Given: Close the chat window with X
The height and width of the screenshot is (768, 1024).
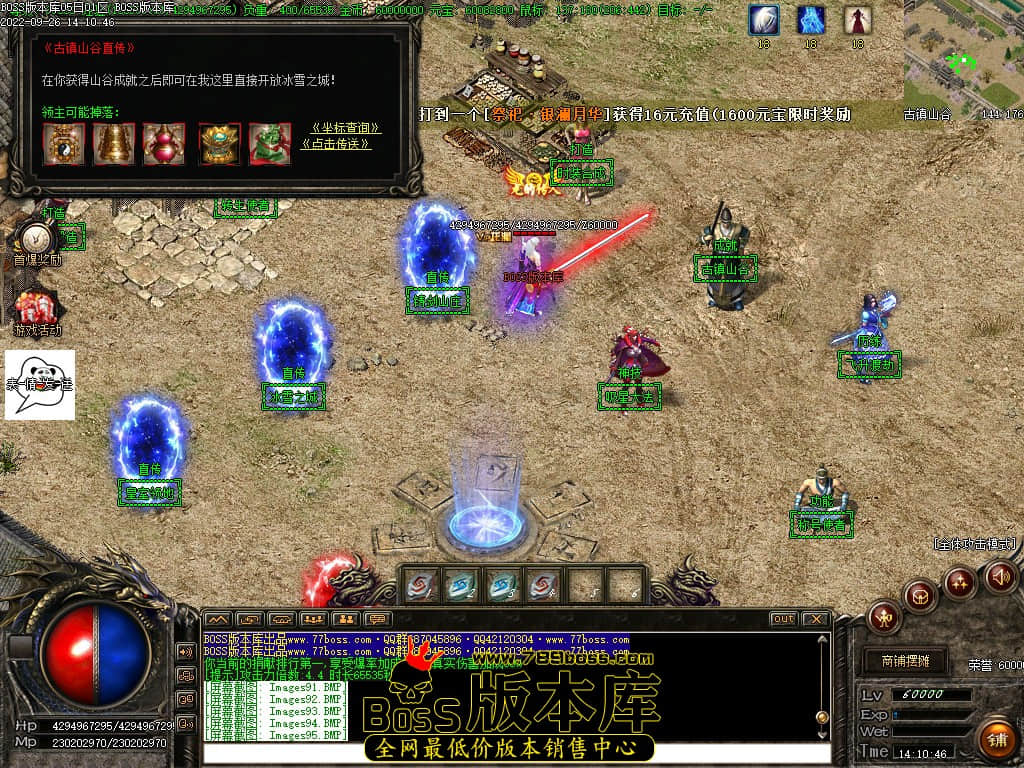Looking at the screenshot, I should tap(815, 619).
